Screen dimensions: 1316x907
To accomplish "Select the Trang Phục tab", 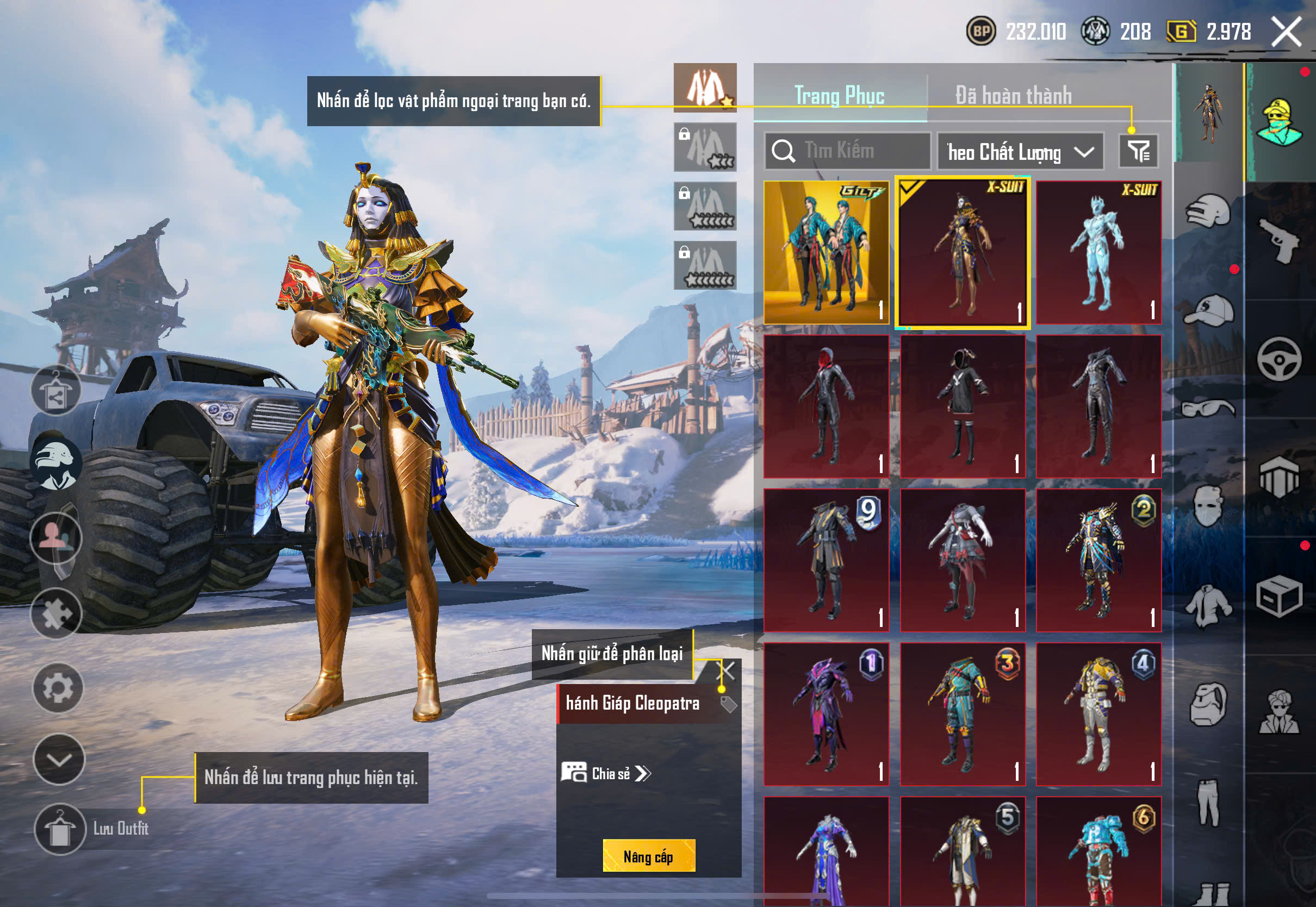I will [839, 96].
